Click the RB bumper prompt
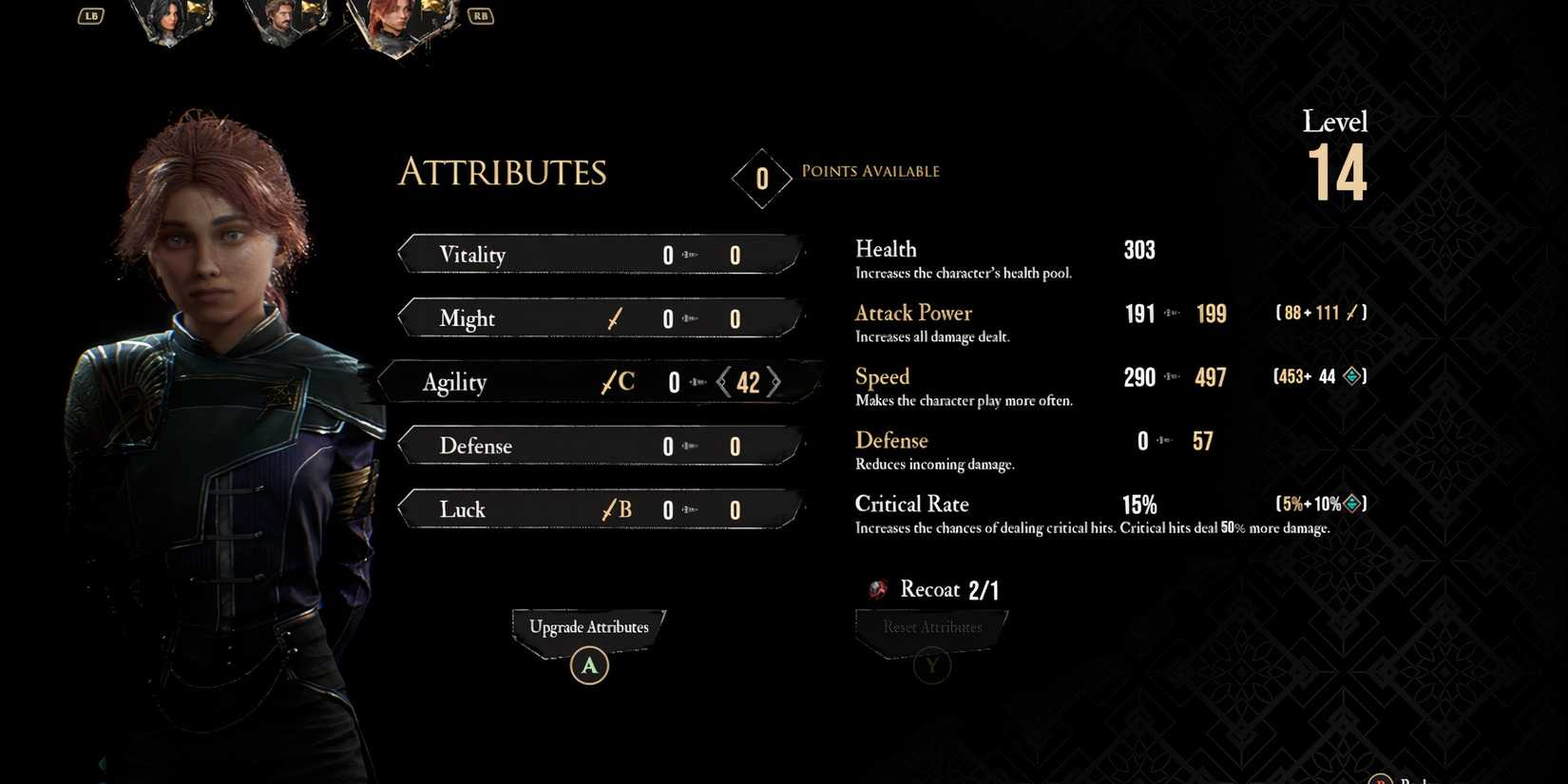 click(480, 15)
